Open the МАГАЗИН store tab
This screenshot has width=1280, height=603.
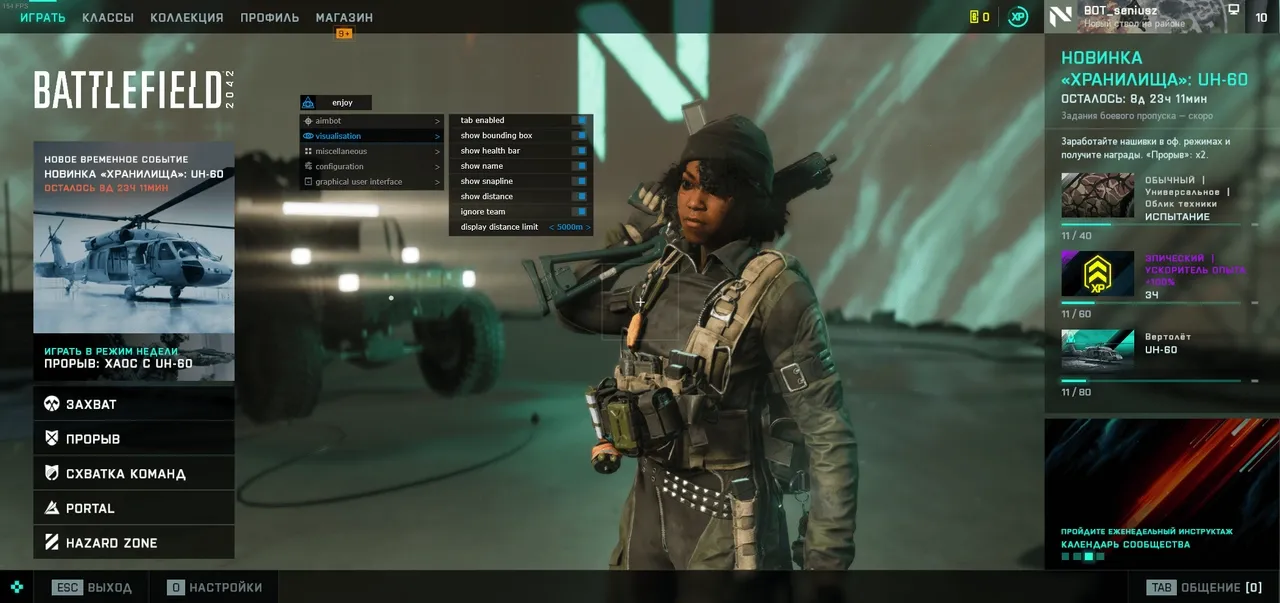[344, 18]
